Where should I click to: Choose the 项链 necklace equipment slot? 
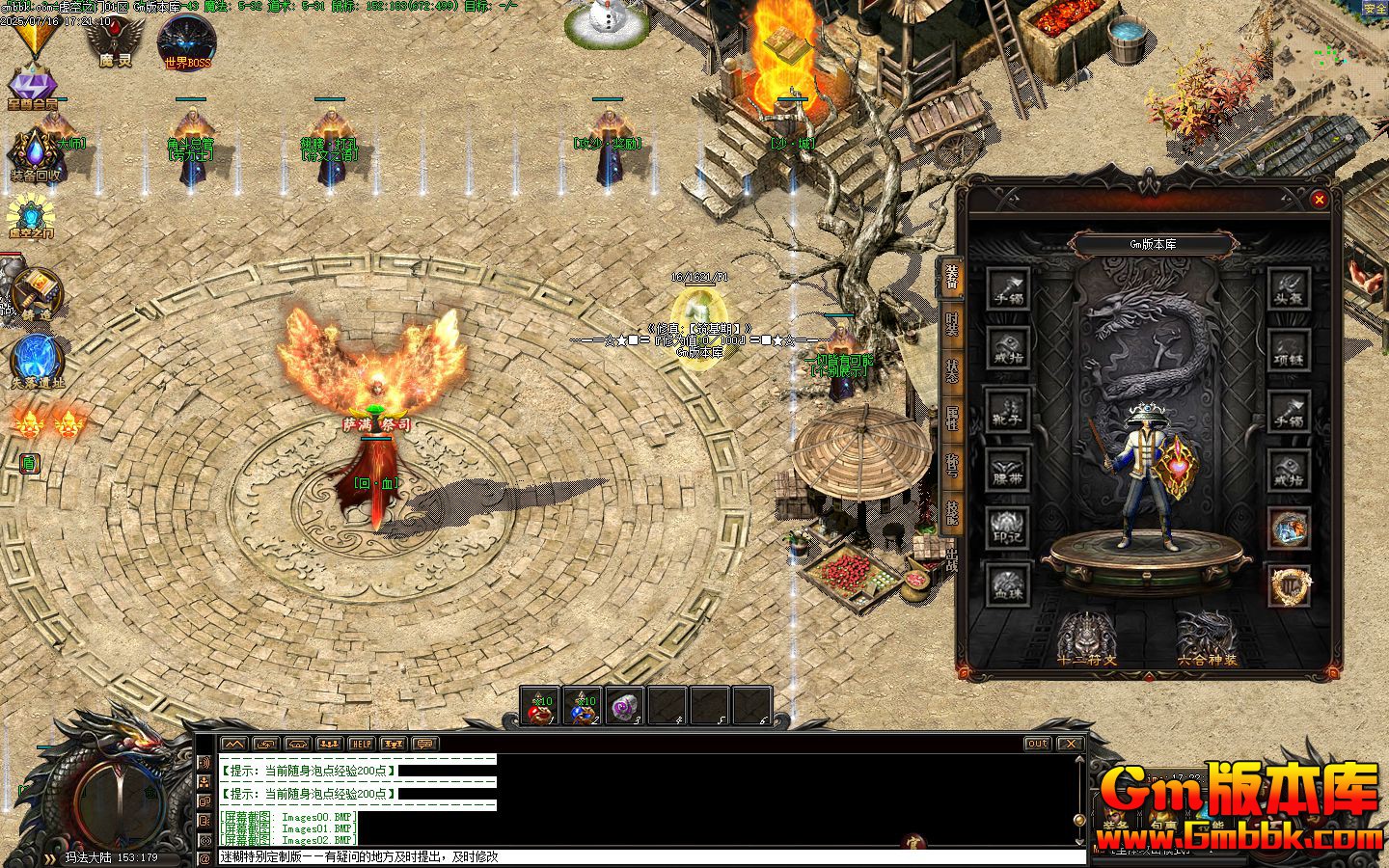pyautogui.click(x=1289, y=349)
